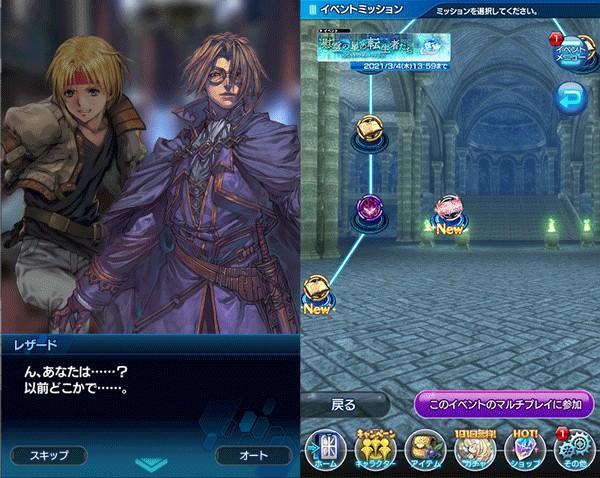
Task: Select the golden book node marked New
Action: [x=316, y=290]
